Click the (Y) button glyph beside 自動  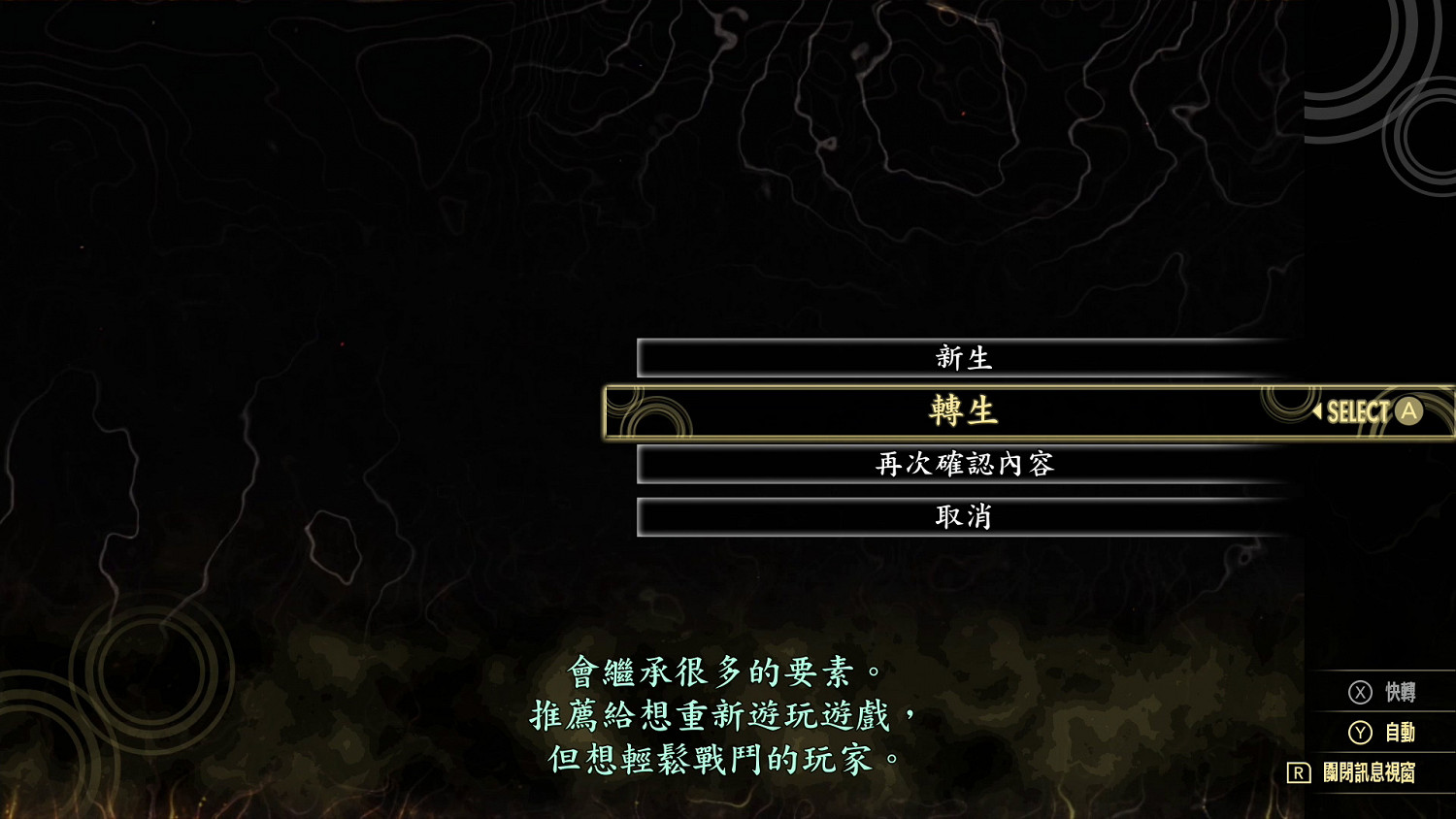tap(1362, 734)
